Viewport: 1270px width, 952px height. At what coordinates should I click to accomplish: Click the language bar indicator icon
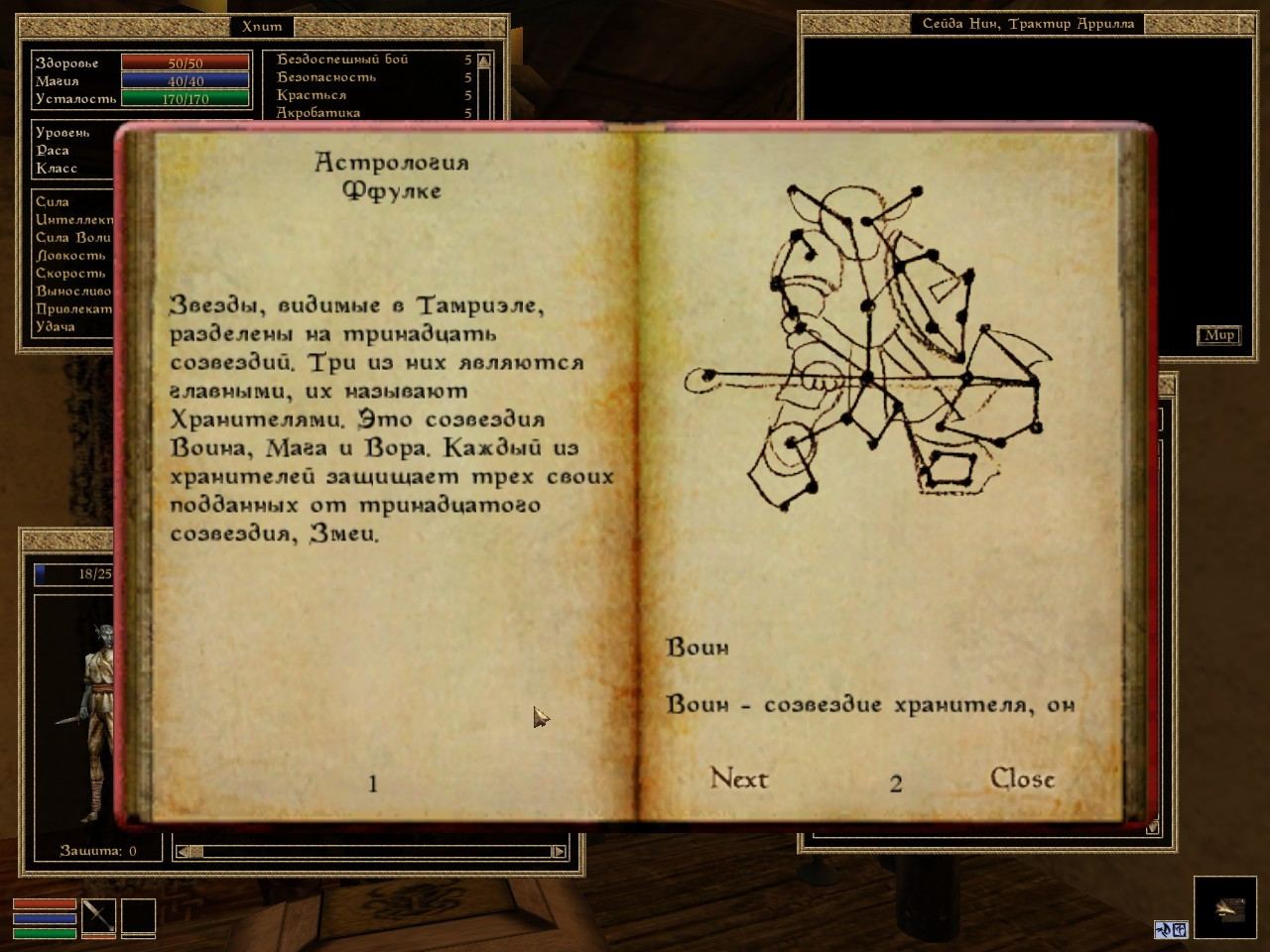coord(1171,929)
